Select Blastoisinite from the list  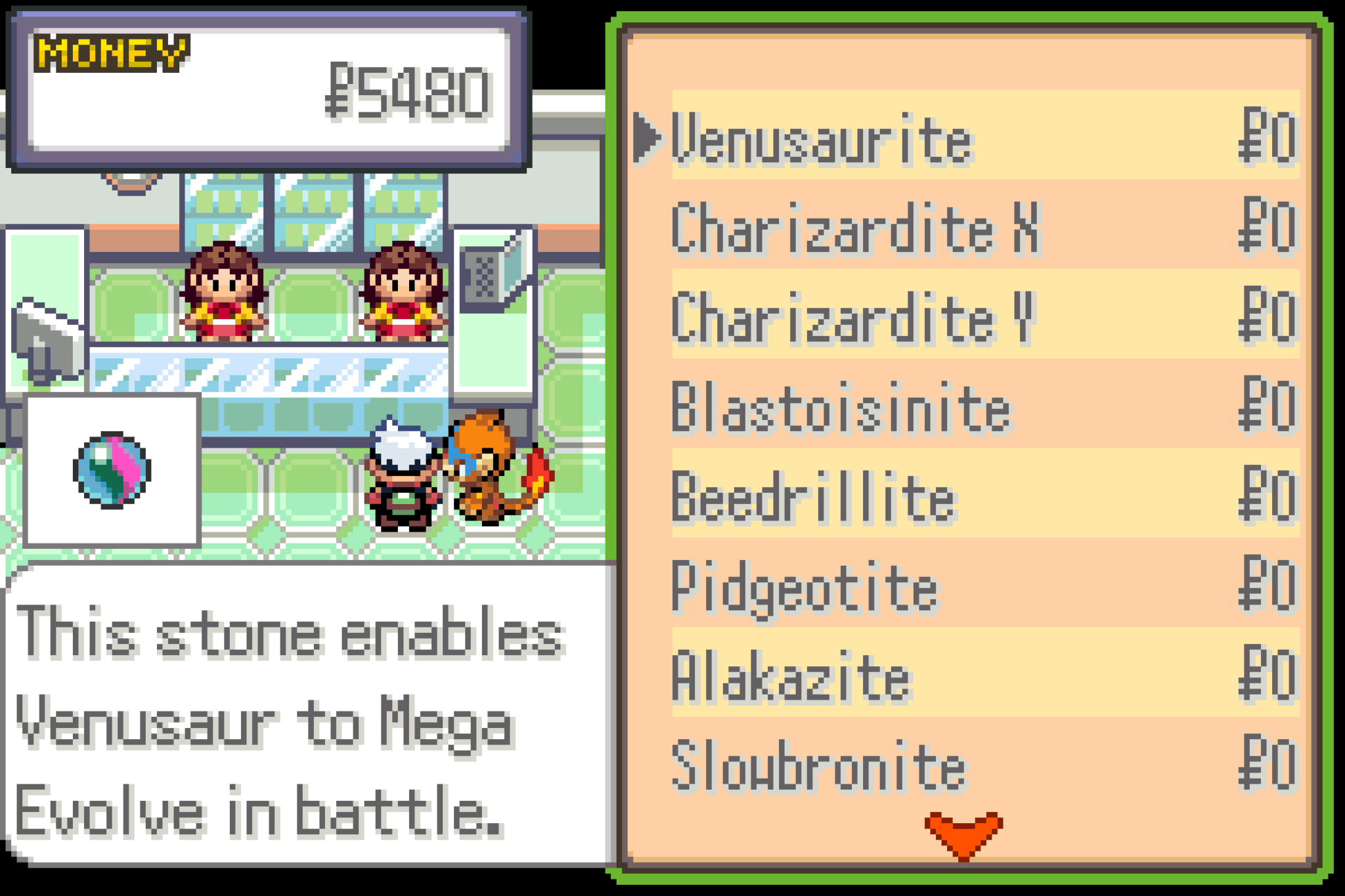click(841, 408)
